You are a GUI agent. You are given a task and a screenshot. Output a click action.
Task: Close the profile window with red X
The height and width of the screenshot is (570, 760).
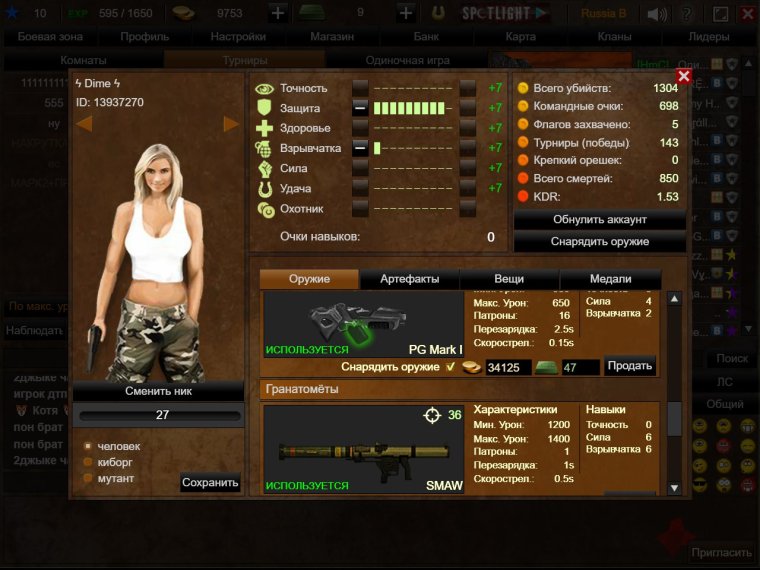(x=684, y=76)
